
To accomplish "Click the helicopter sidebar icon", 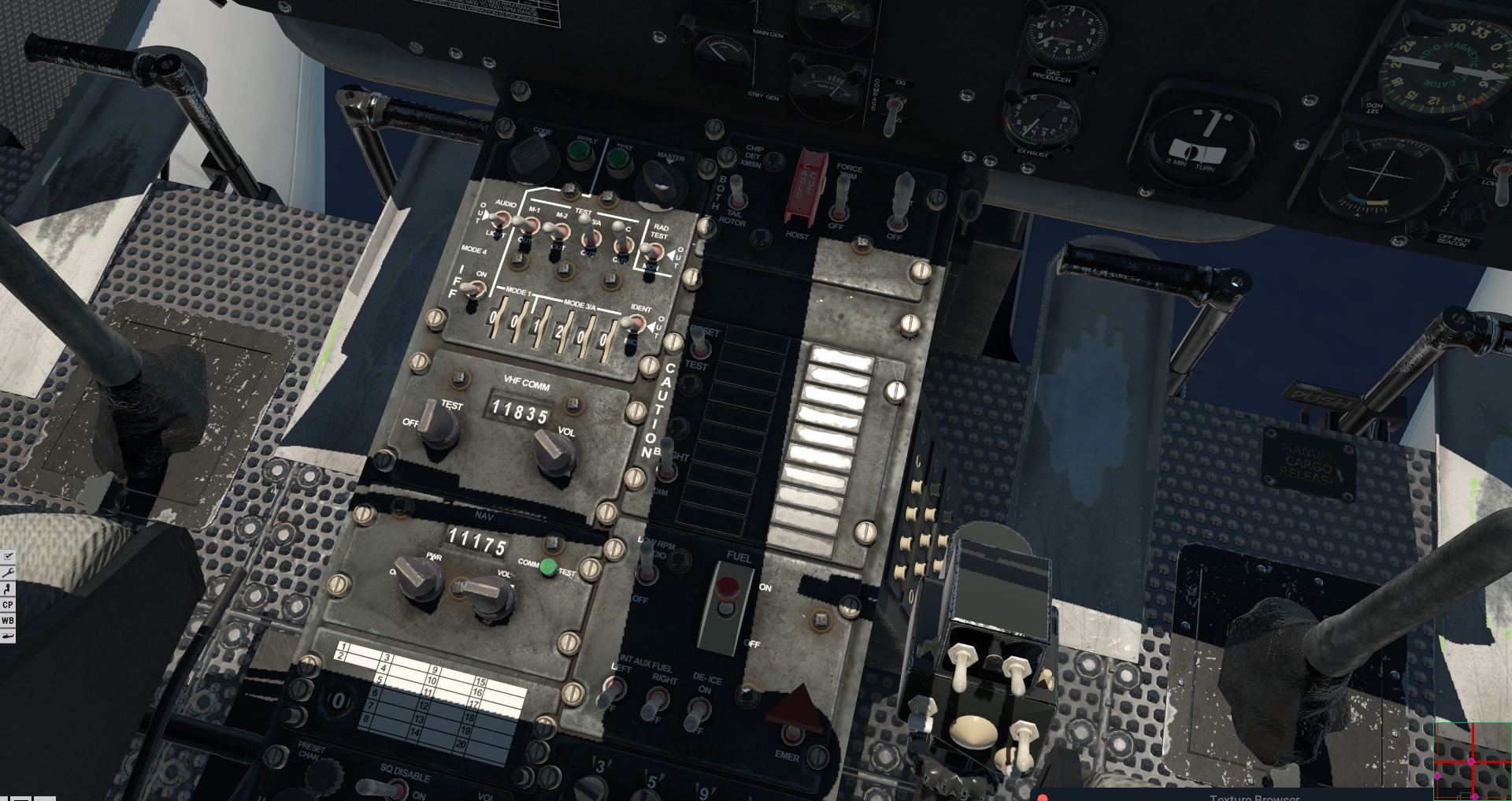I will (x=8, y=636).
